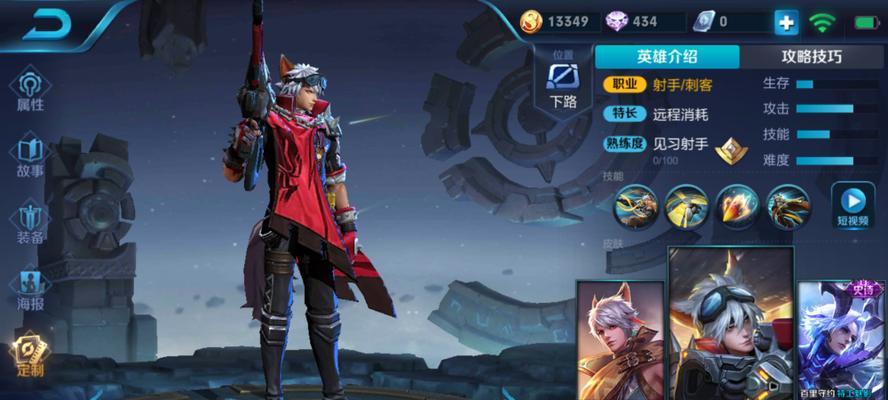Open the 属性 attributes panel
Viewport: 888px width, 400px height.
point(30,91)
